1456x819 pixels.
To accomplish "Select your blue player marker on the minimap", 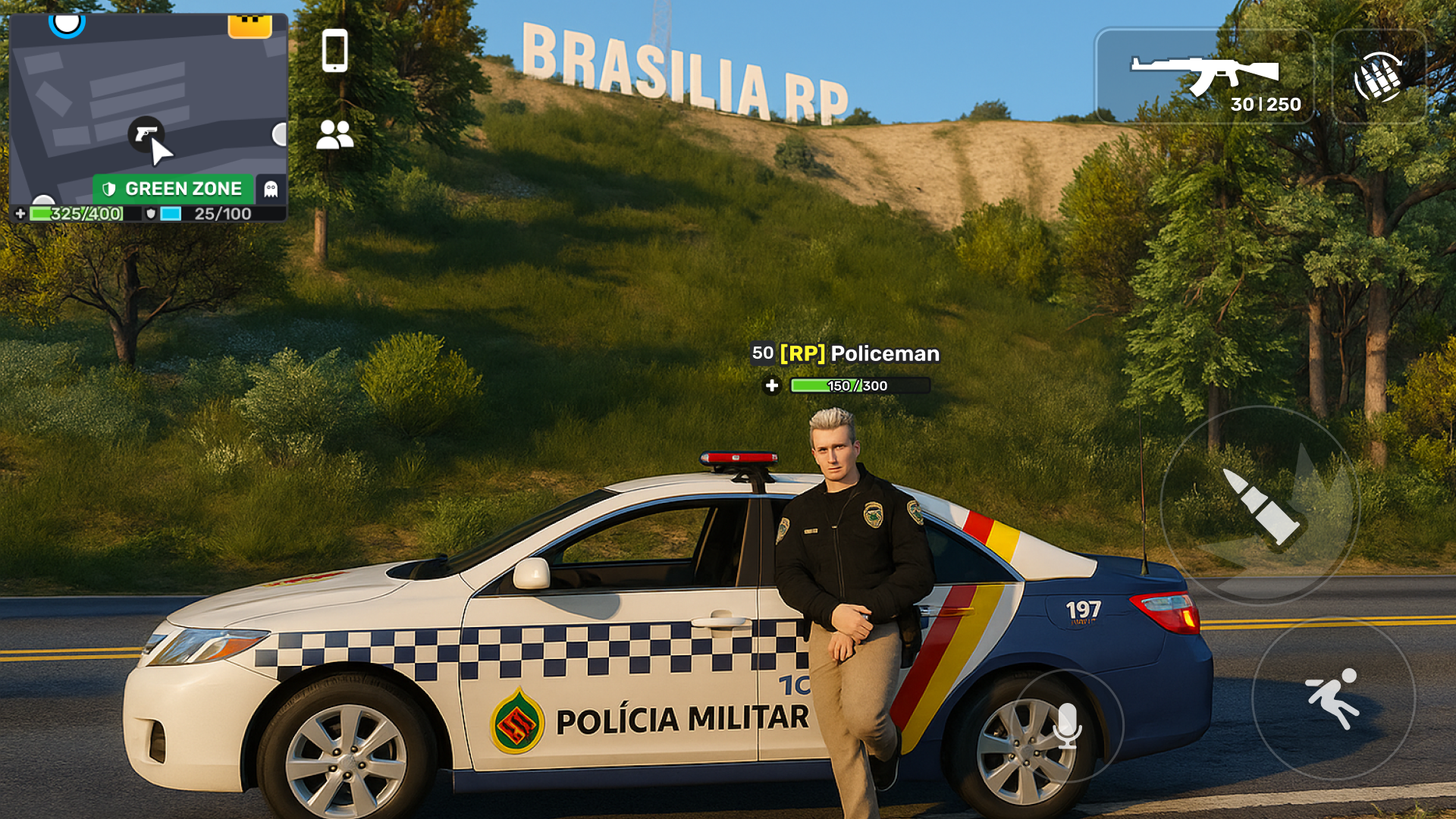I will point(67,23).
